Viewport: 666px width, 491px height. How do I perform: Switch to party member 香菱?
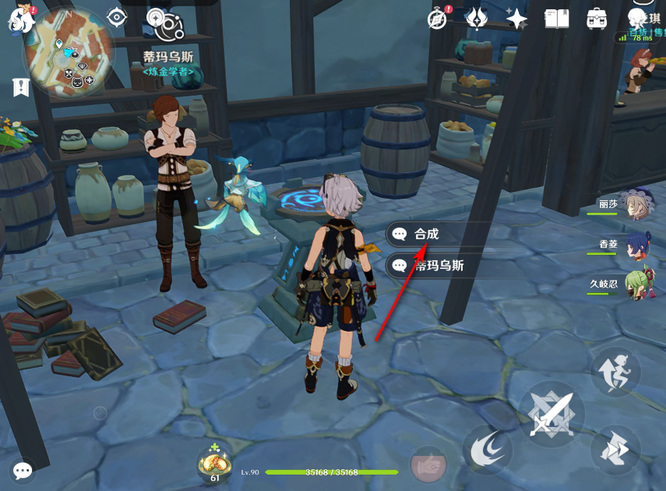[634, 244]
